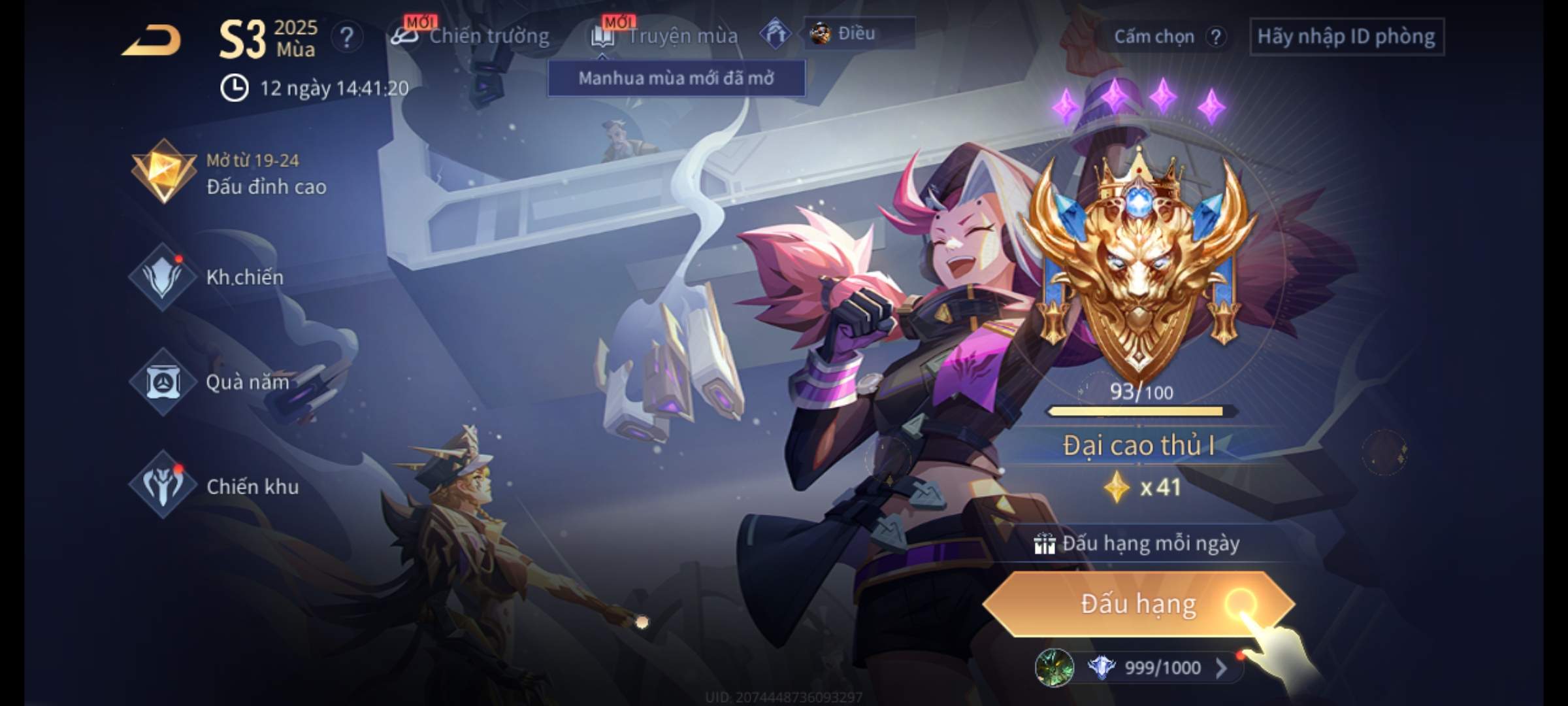Start a ranked match with Đấu hạng
Viewport: 1568px width, 706px height.
[x=1138, y=604]
